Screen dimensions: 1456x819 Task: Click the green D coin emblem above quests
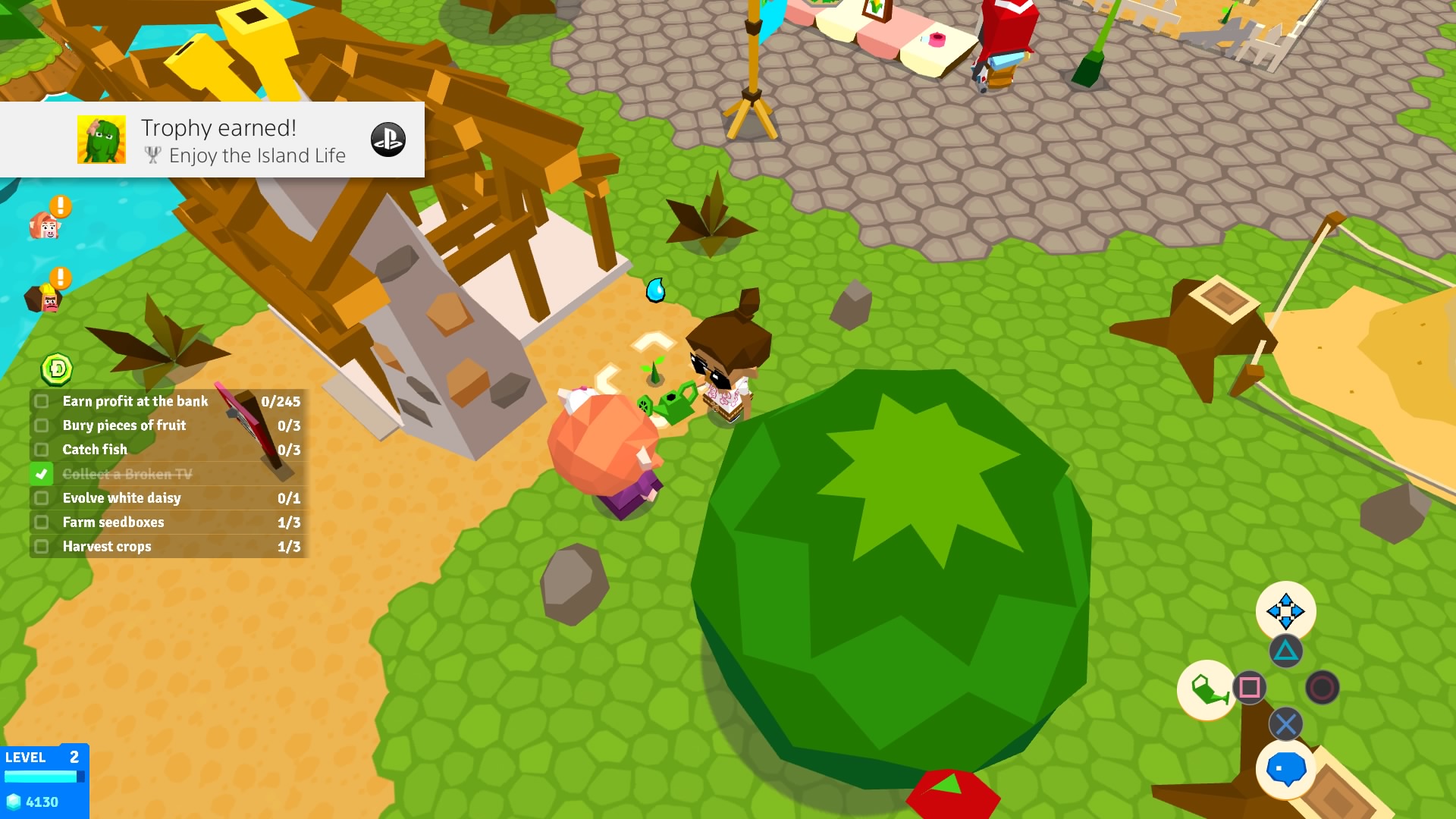58,369
